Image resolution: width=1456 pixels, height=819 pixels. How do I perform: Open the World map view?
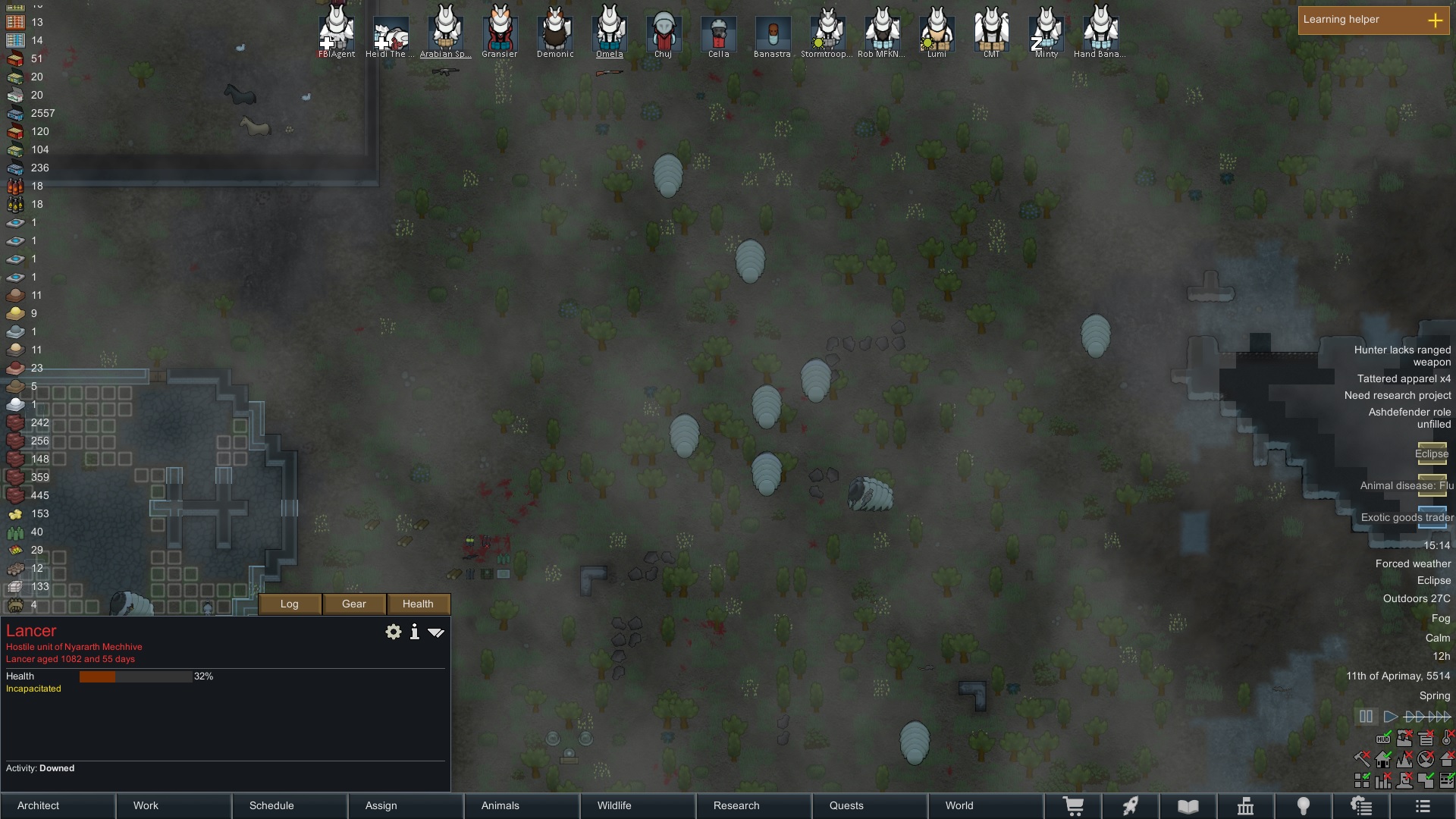point(985,805)
